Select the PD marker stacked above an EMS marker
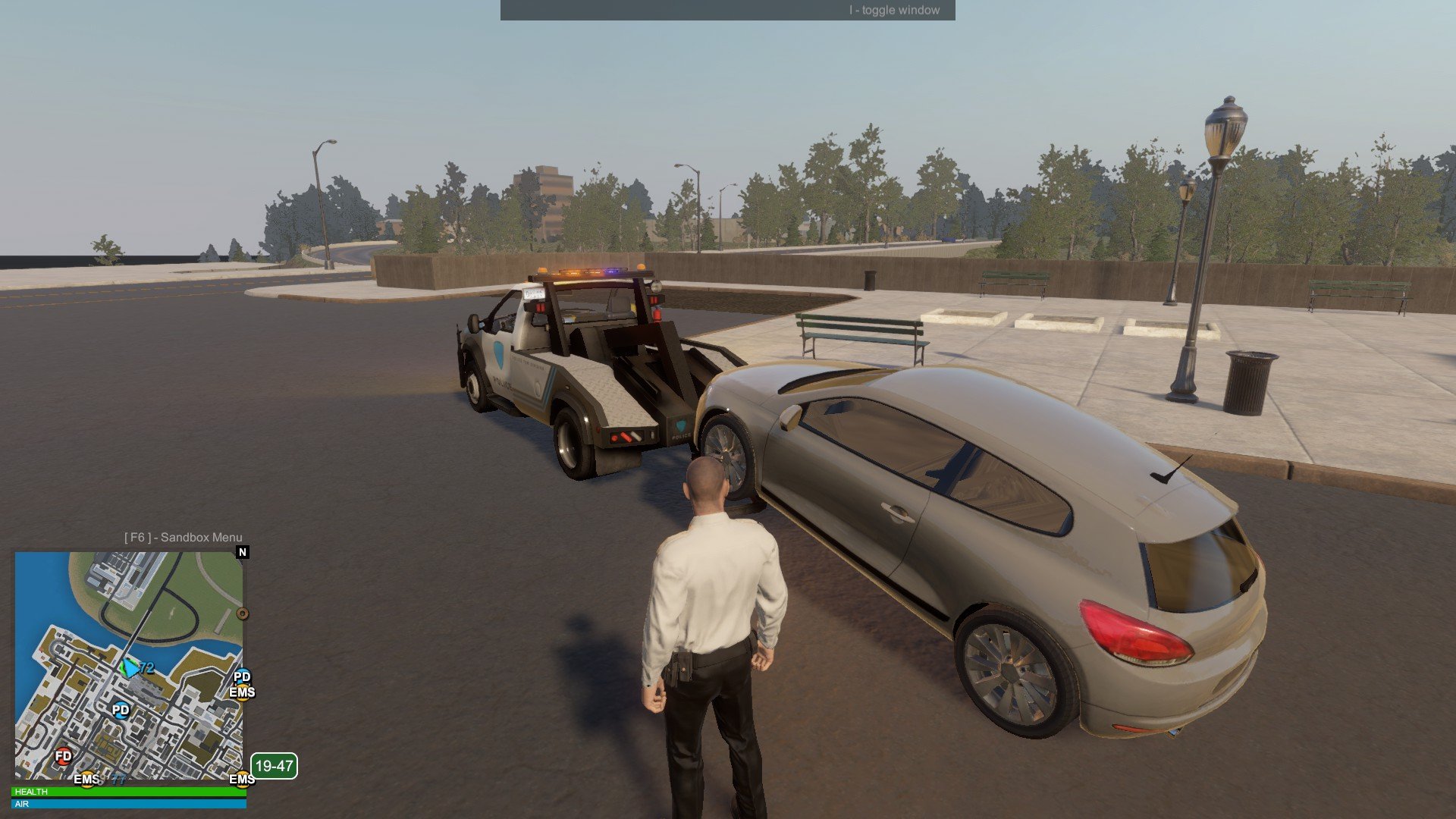This screenshot has width=1456, height=819. 242,676
